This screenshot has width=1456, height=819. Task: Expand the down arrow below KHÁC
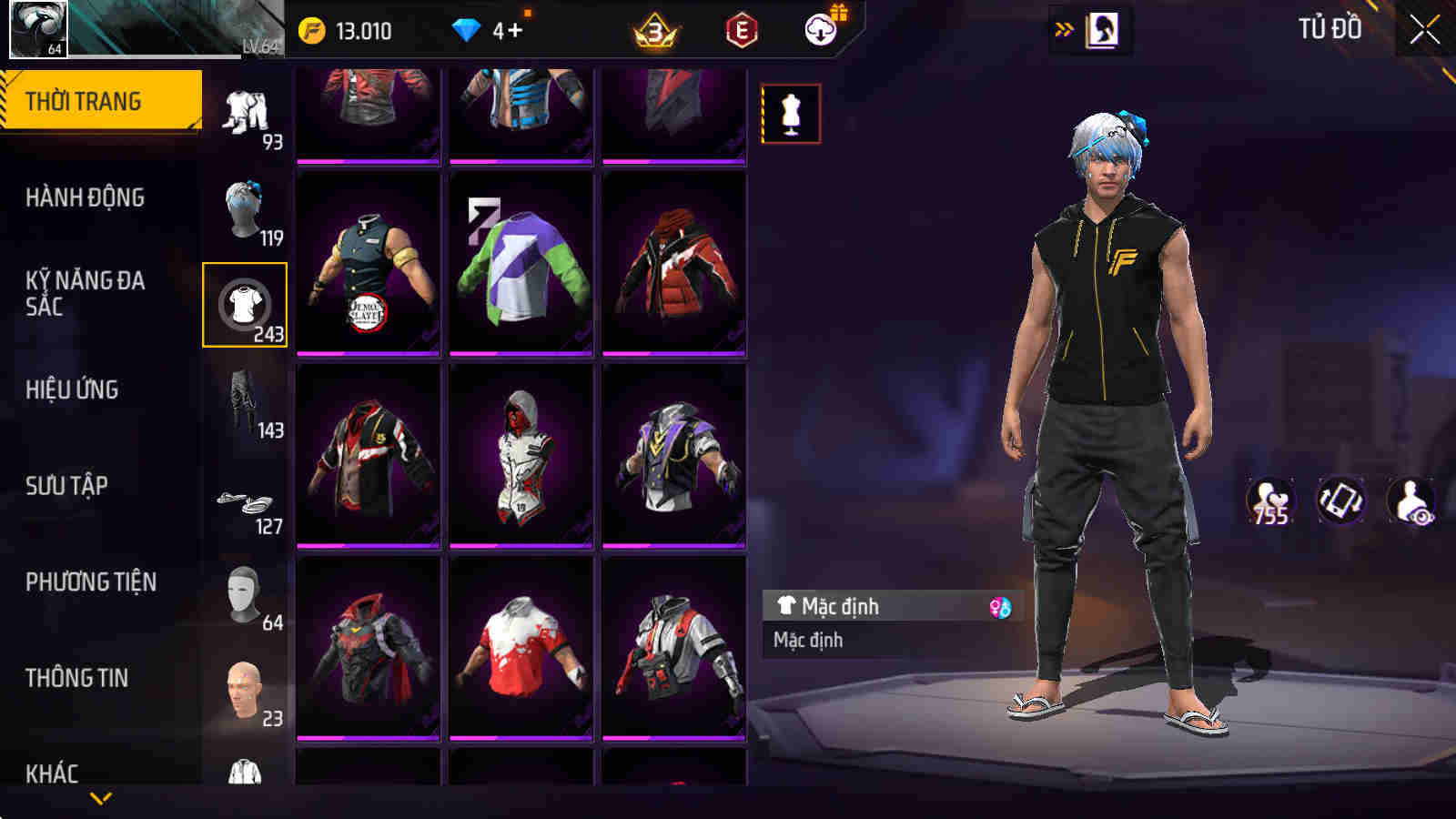click(x=100, y=798)
